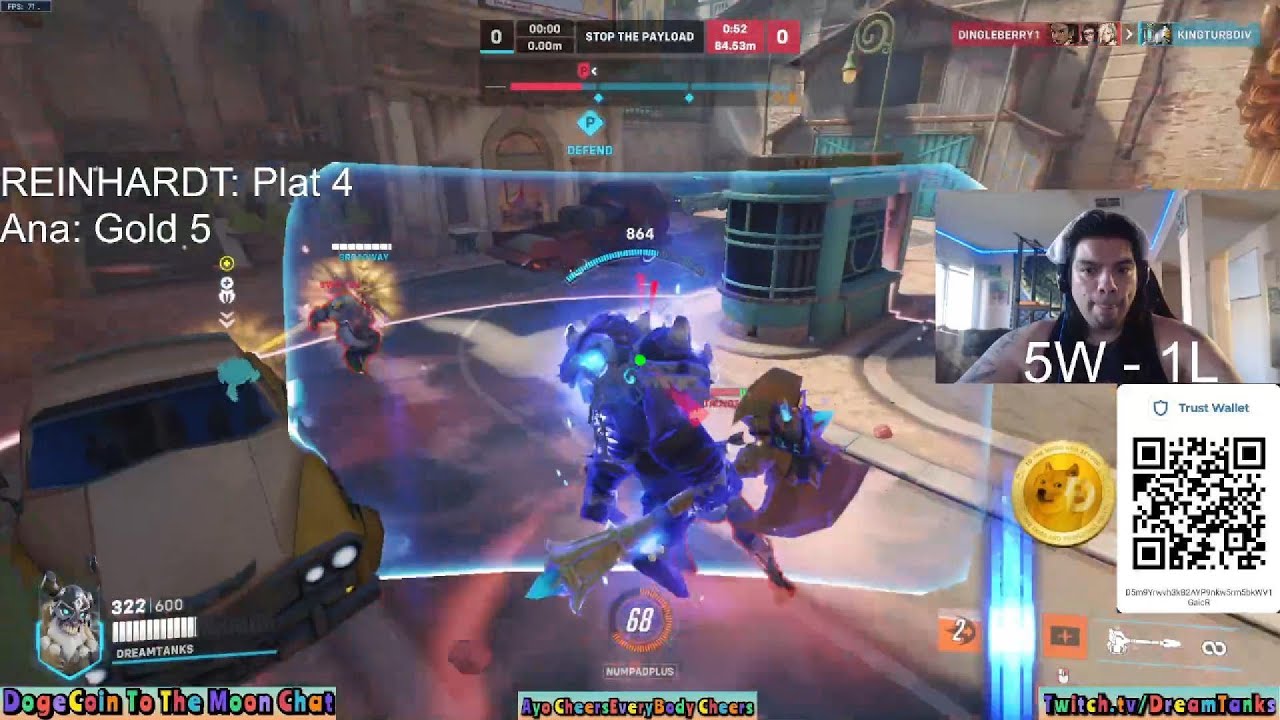This screenshot has width=1280, height=720.
Task: Click the Dogecoin coin icon
Action: (x=1062, y=495)
